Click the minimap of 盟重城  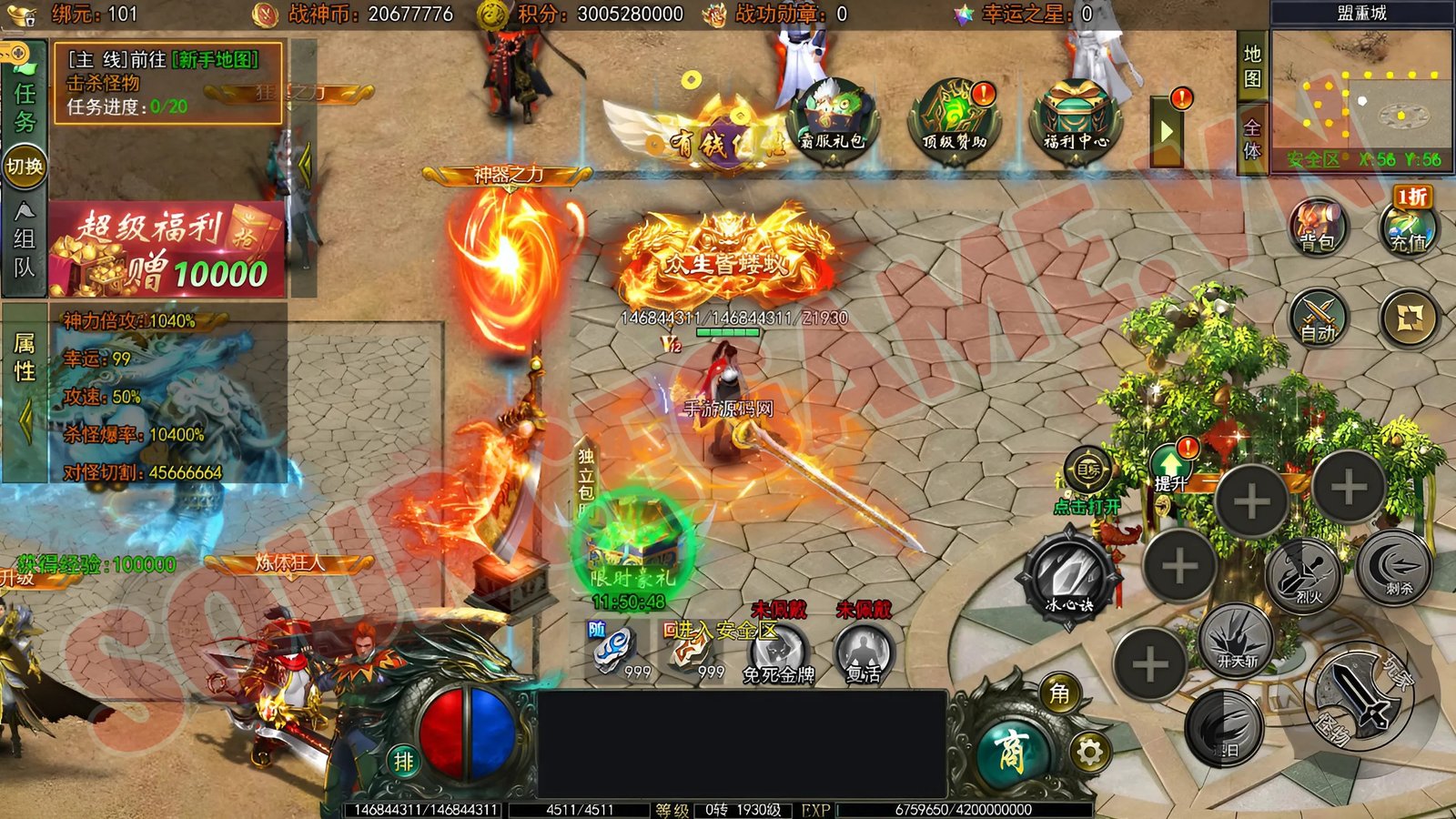1361,98
